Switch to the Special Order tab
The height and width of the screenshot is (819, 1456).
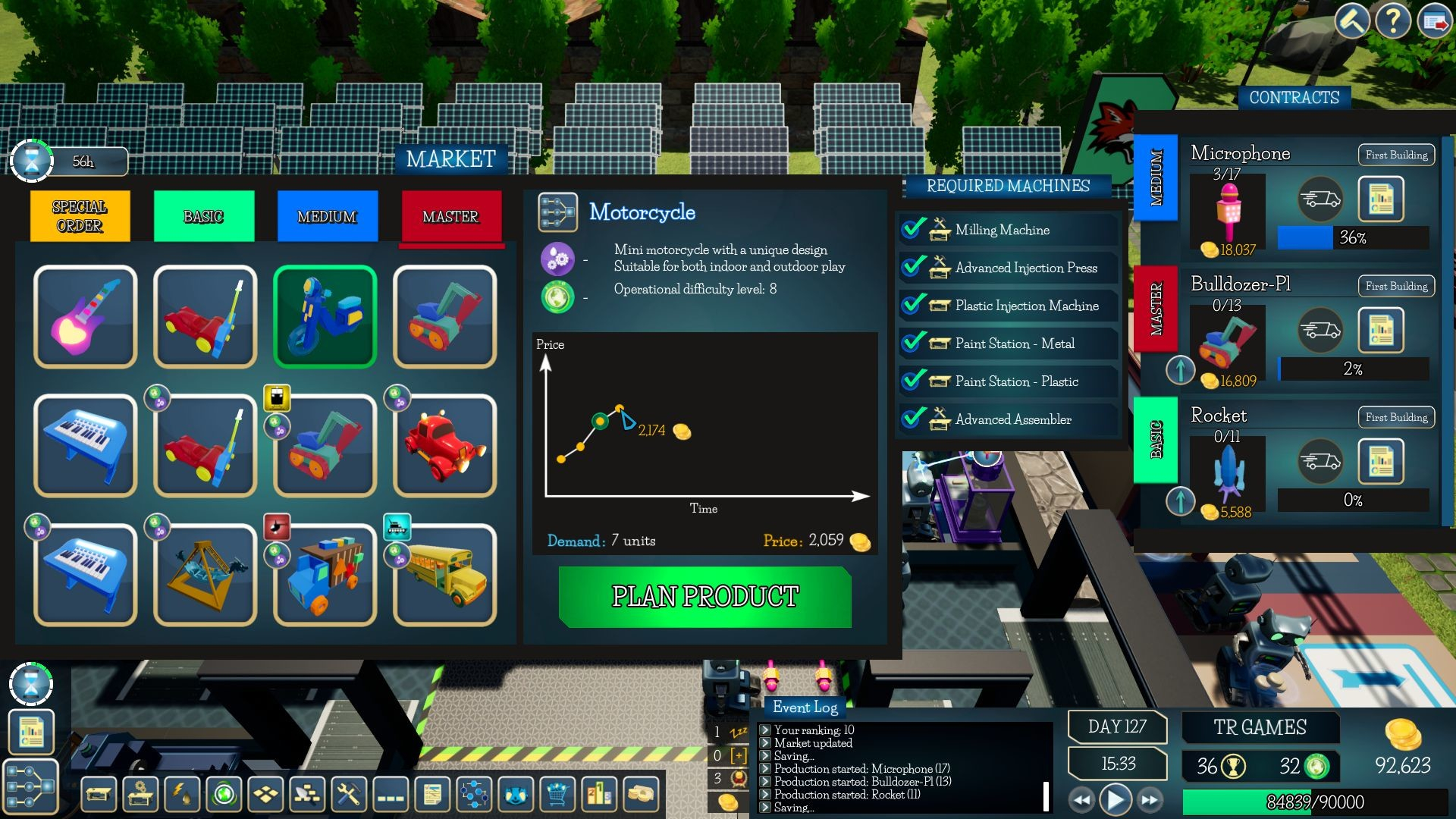79,215
